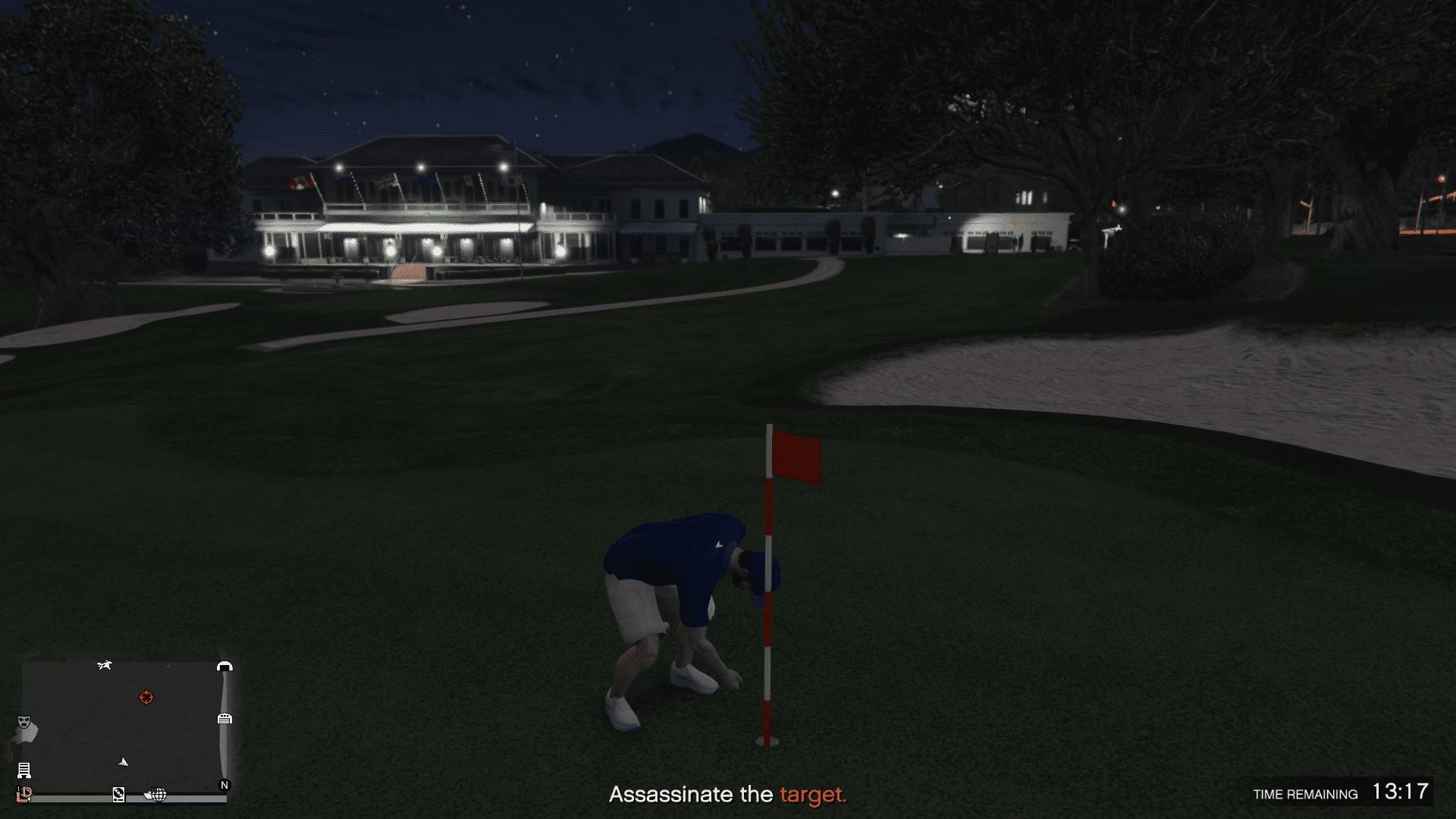Click the office building blip on the minimap
The width and height of the screenshot is (1456, 819).
coord(24,770)
